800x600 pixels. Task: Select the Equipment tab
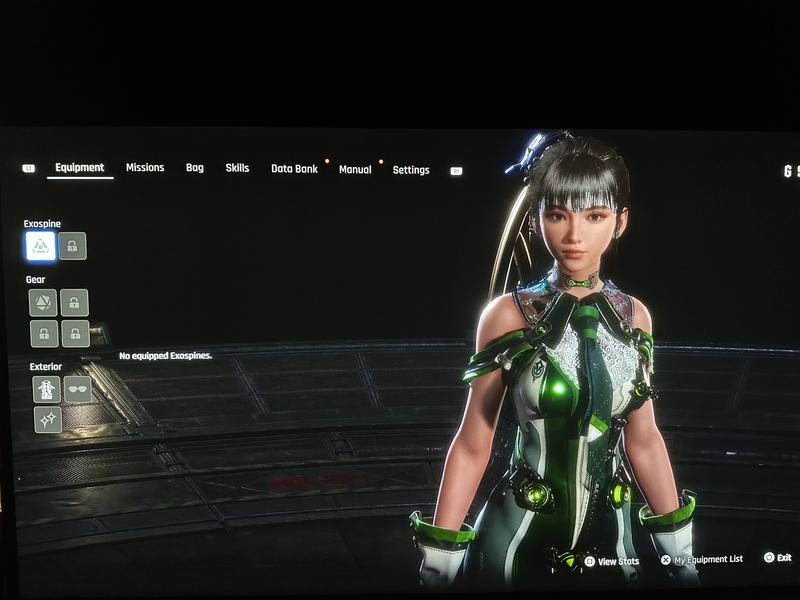coord(80,168)
